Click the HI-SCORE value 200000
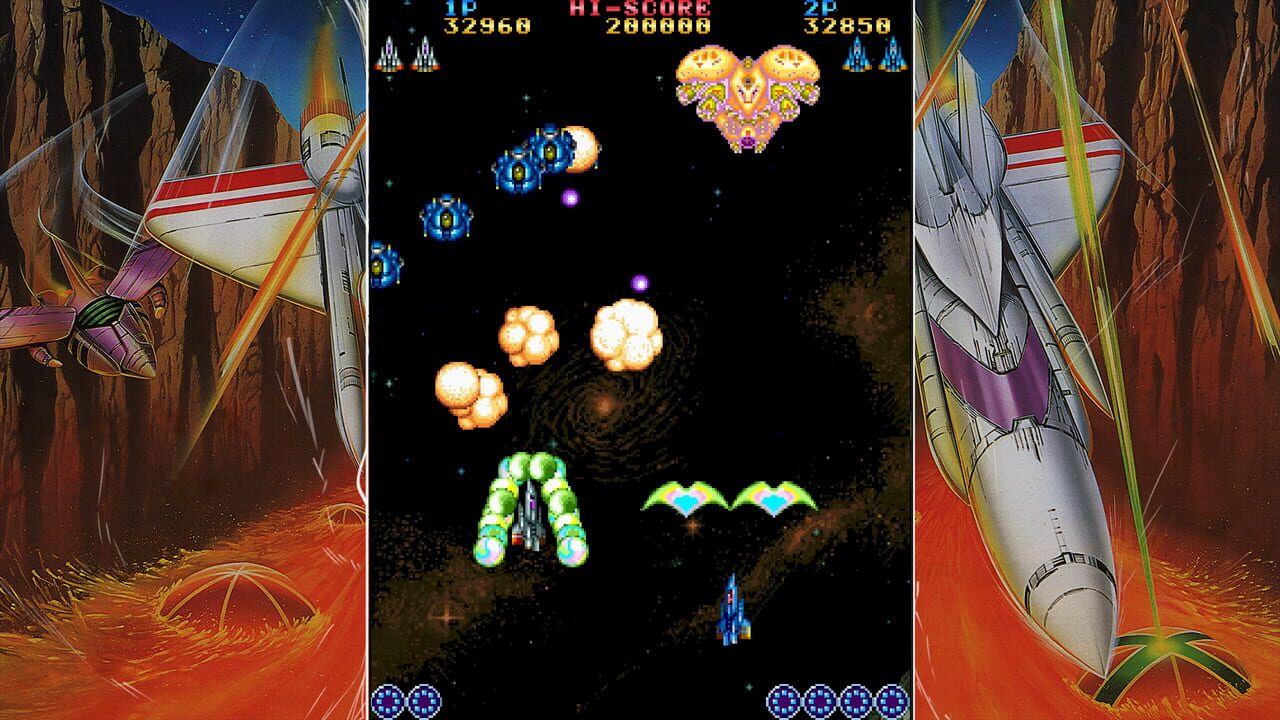This screenshot has height=720, width=1280. pos(658,27)
